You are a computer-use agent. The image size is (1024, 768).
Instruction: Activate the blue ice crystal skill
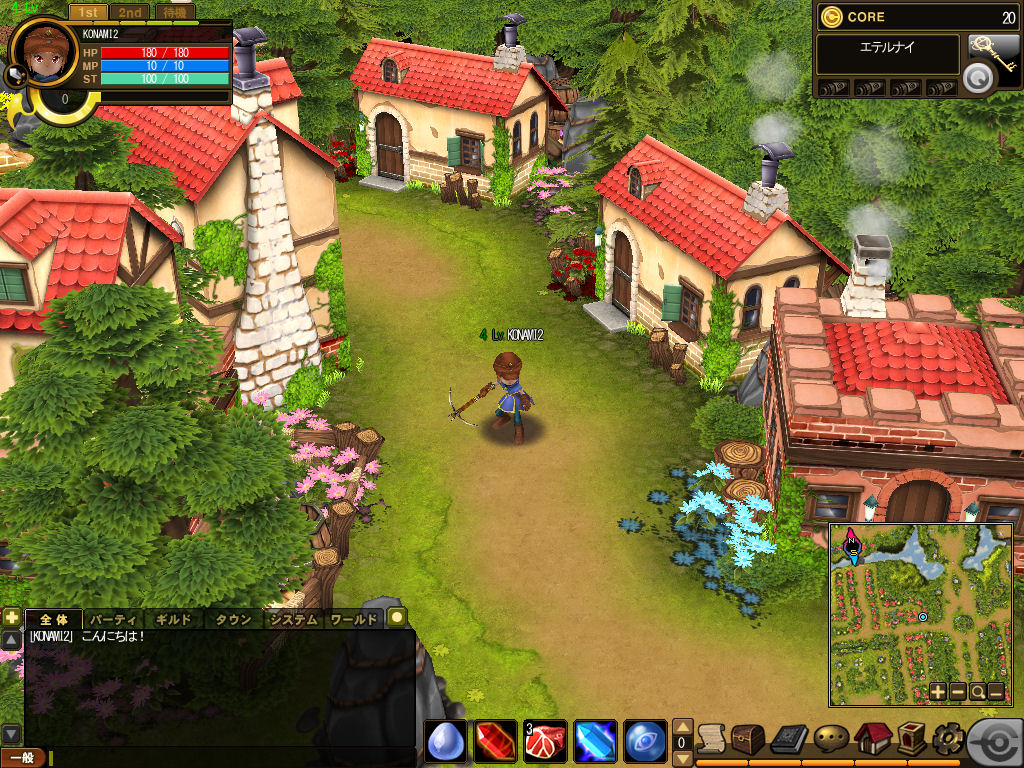[595, 741]
